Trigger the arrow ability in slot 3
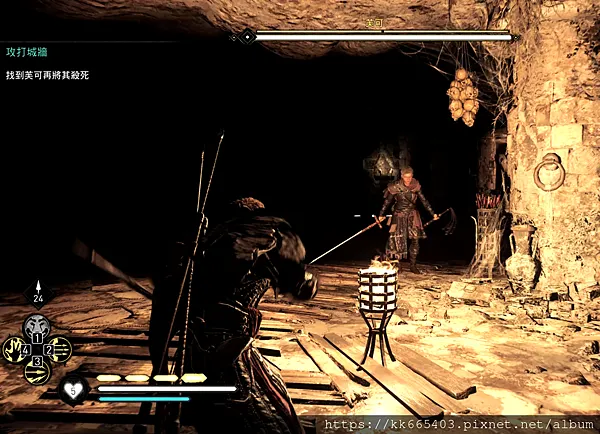600x434 pixels. point(37,371)
